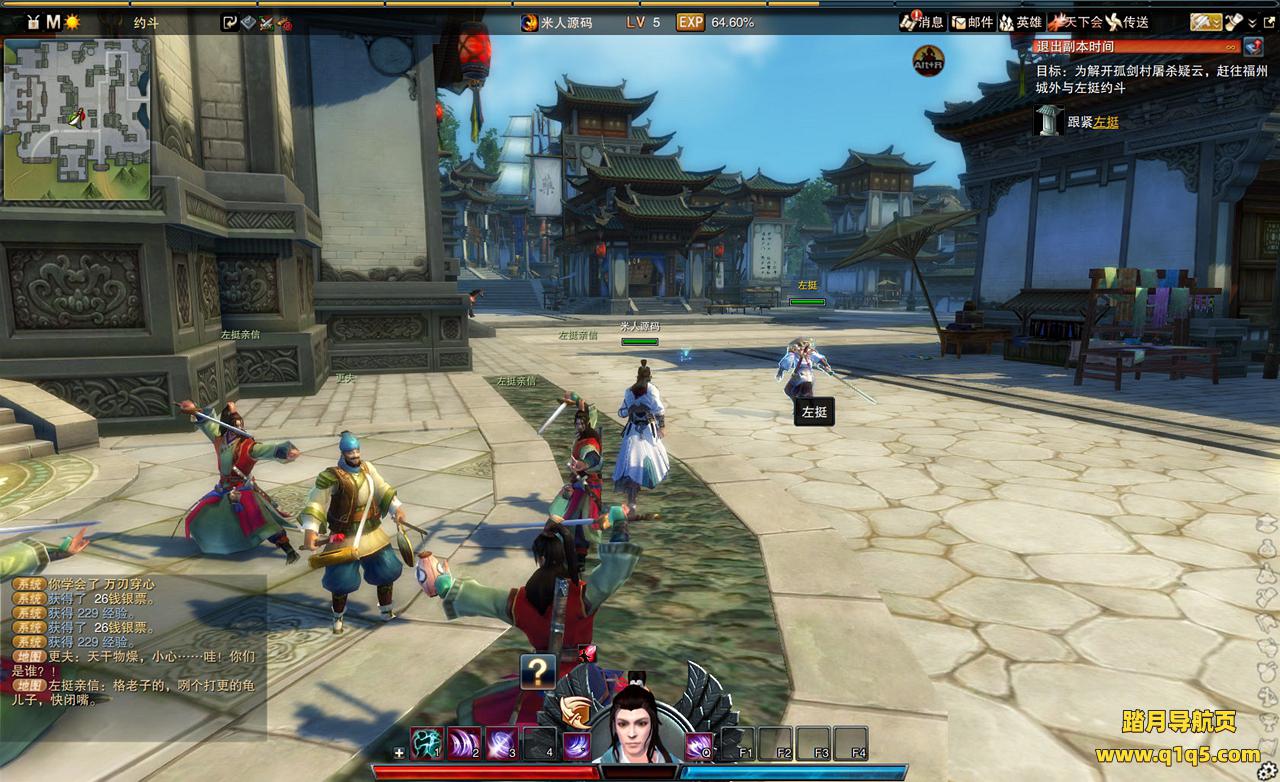Expand the double-chevron menu at top right
1280x782 pixels.
[1253, 22]
